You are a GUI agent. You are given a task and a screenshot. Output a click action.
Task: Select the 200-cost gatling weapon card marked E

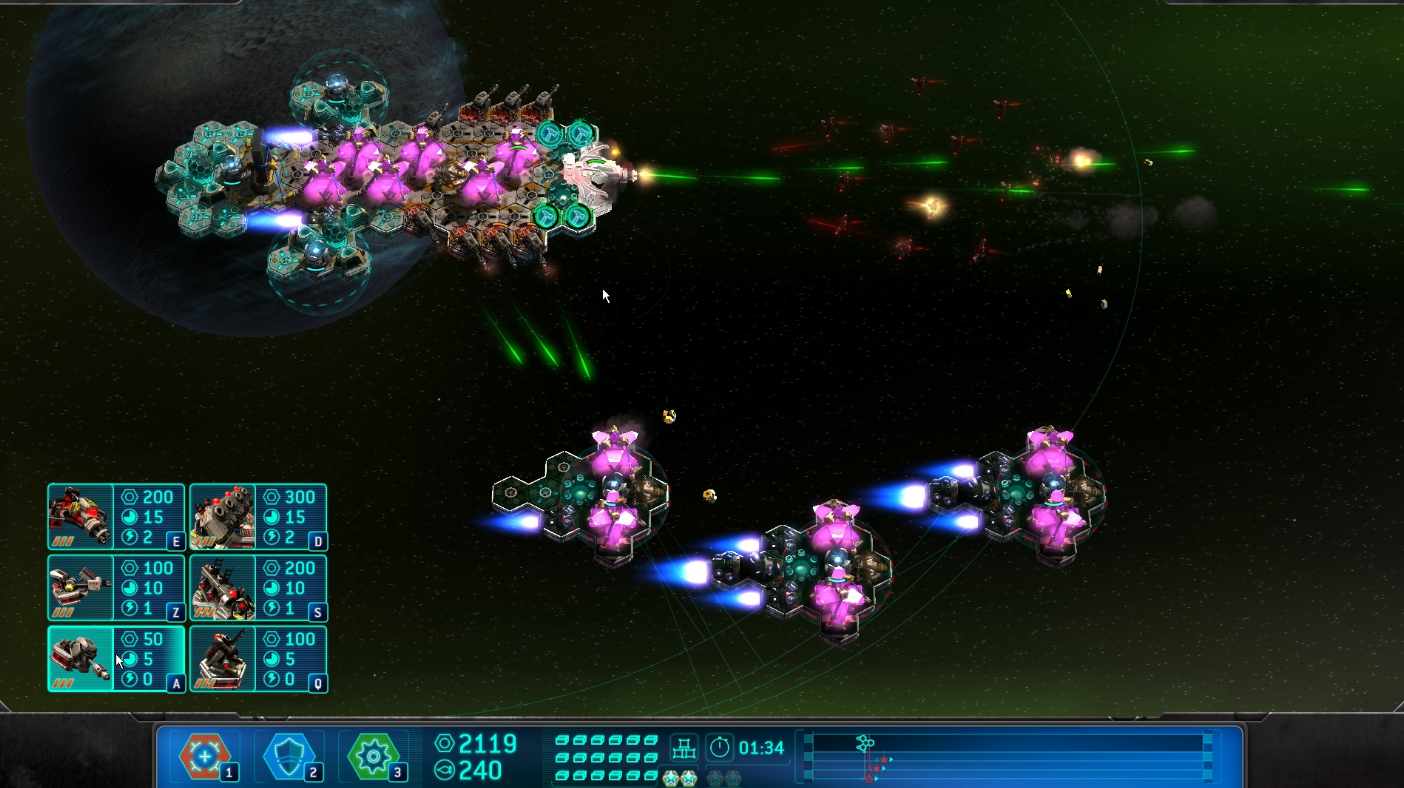[x=116, y=517]
